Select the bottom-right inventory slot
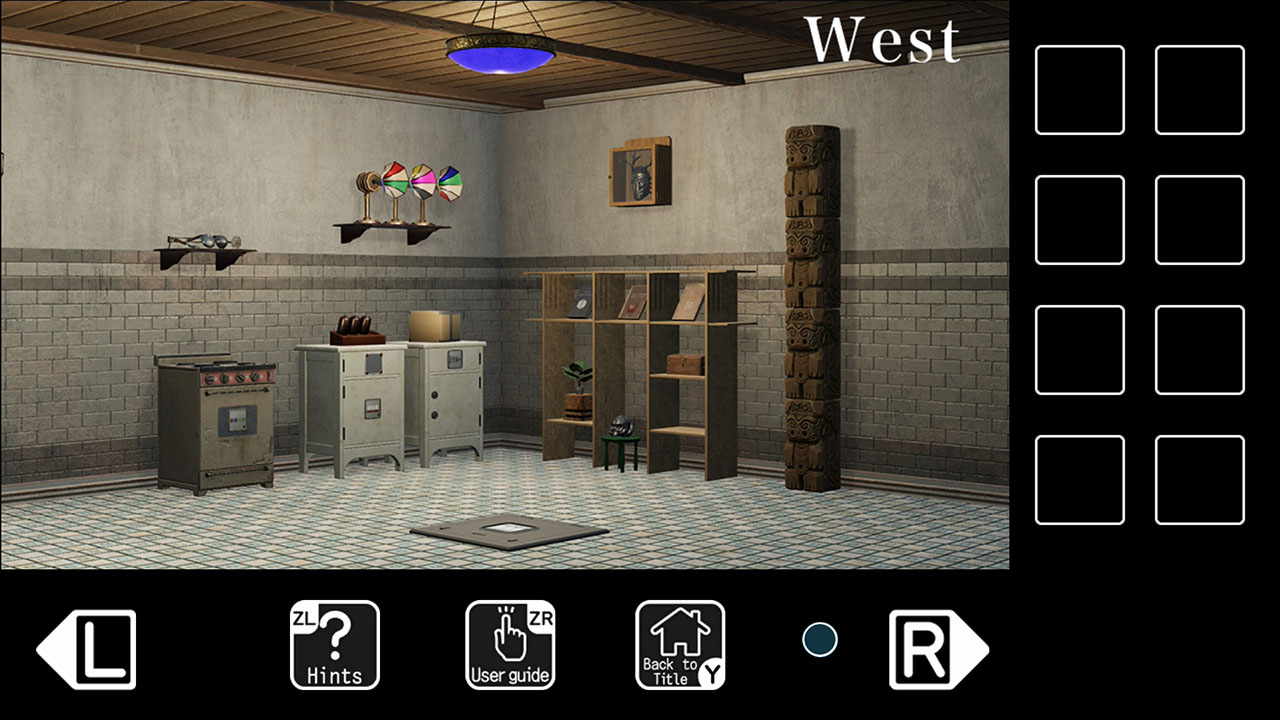 (1200, 478)
